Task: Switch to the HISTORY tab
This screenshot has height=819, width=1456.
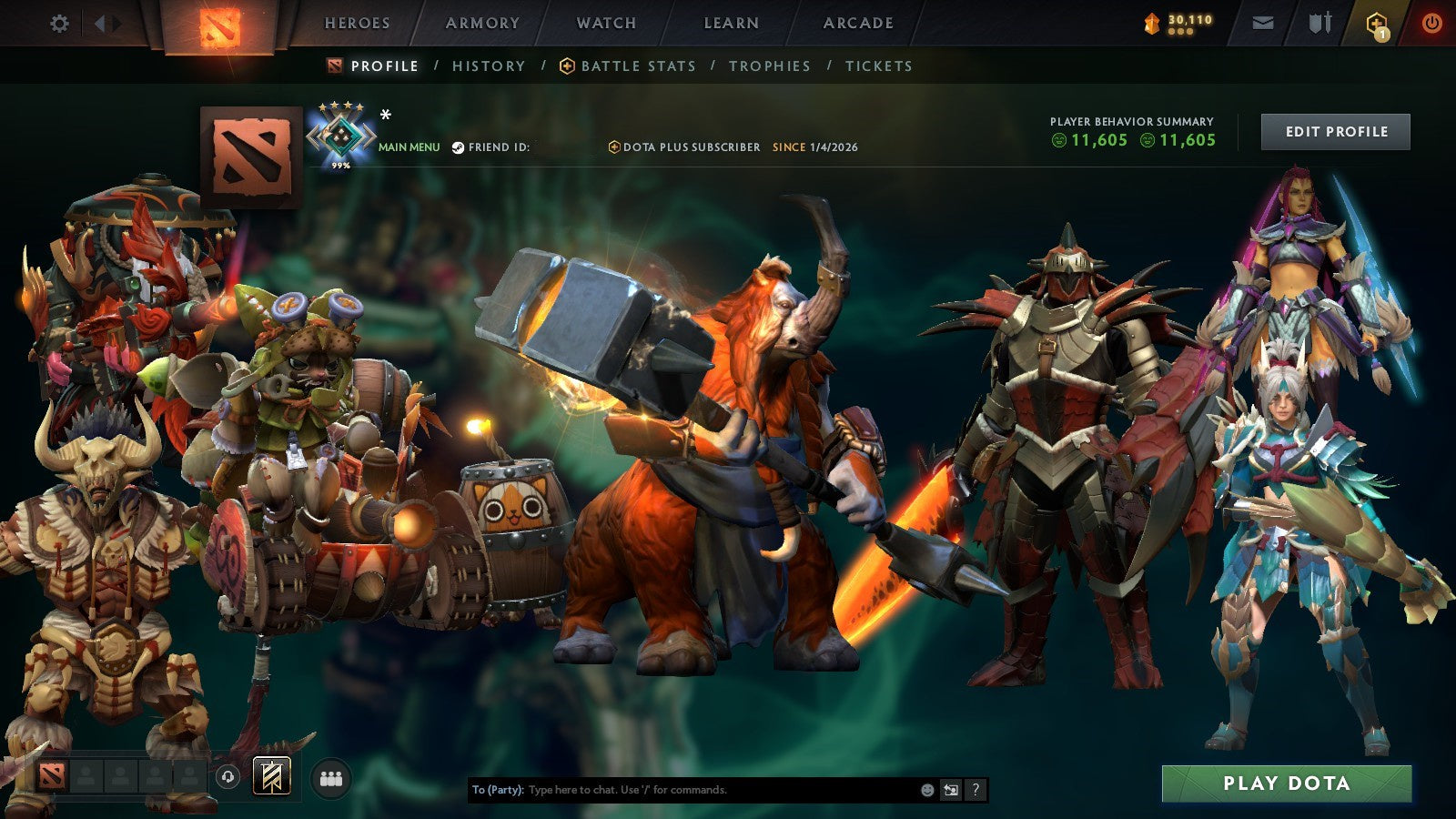Action: tap(488, 66)
